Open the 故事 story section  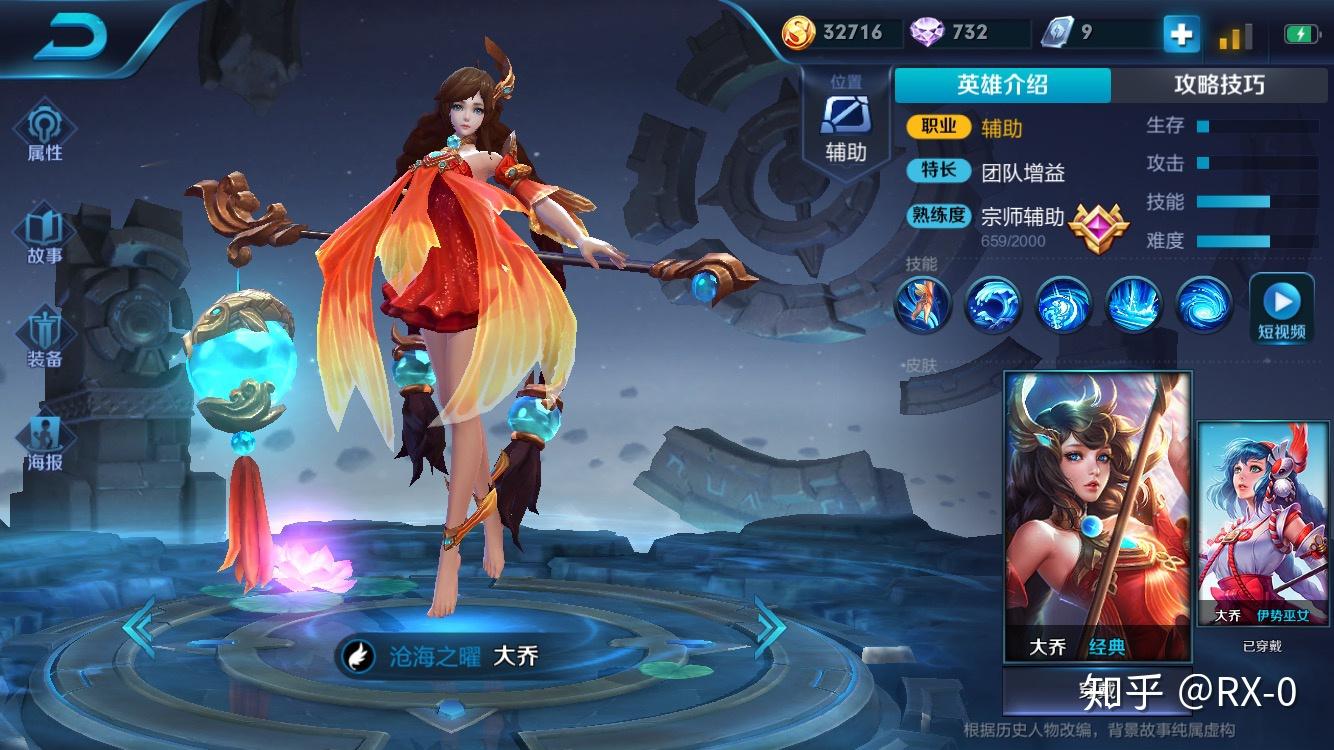[45, 237]
